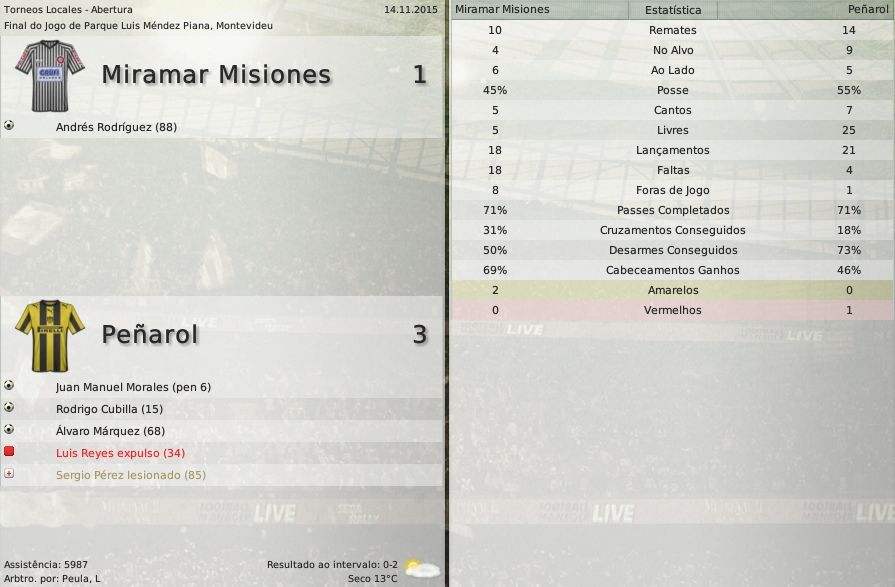This screenshot has width=895, height=587.
Task: View Álvaro Márquez (68) goal entry
Action: (x=110, y=431)
